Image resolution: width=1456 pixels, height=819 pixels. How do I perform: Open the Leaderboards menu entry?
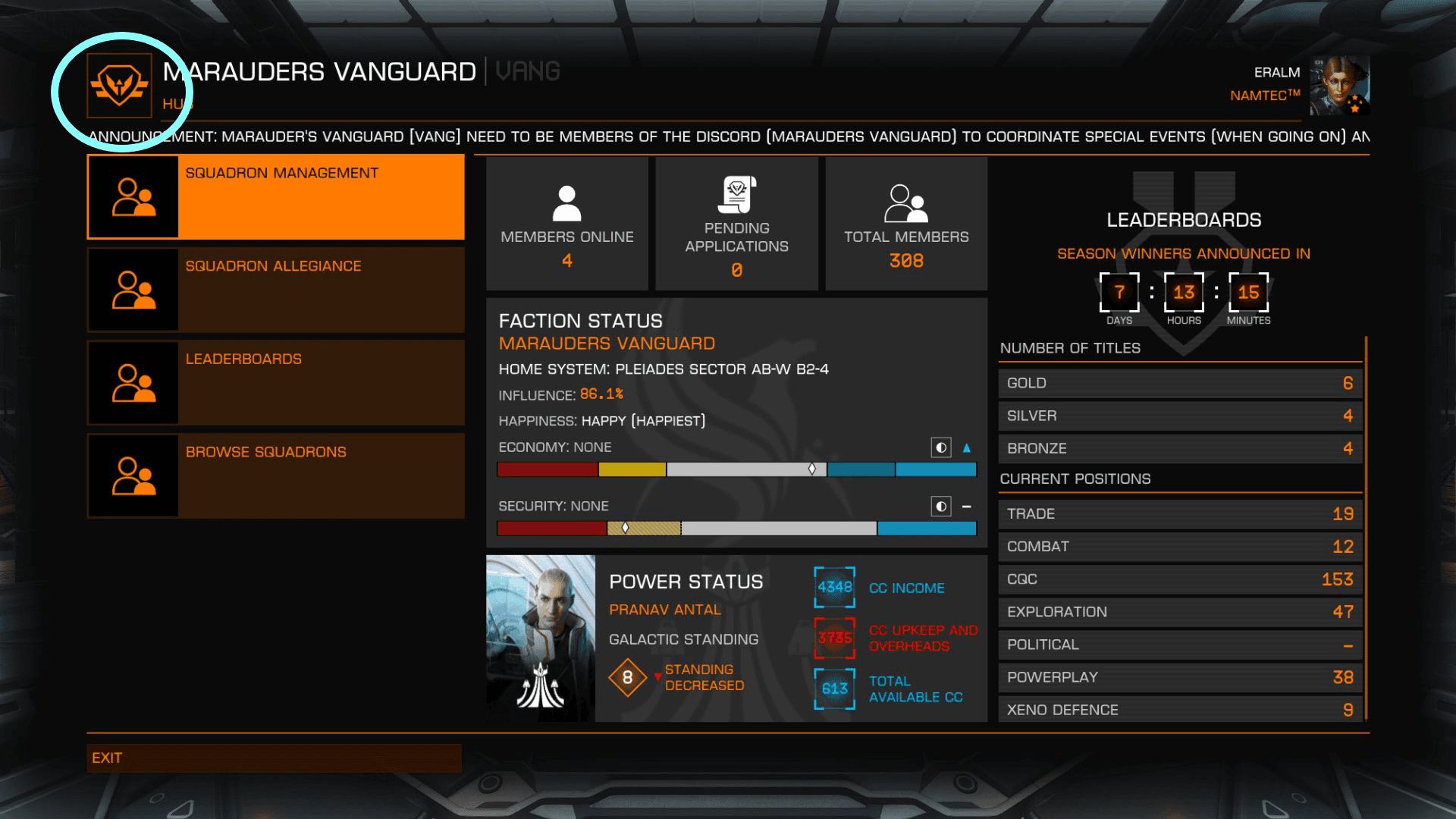coord(276,383)
